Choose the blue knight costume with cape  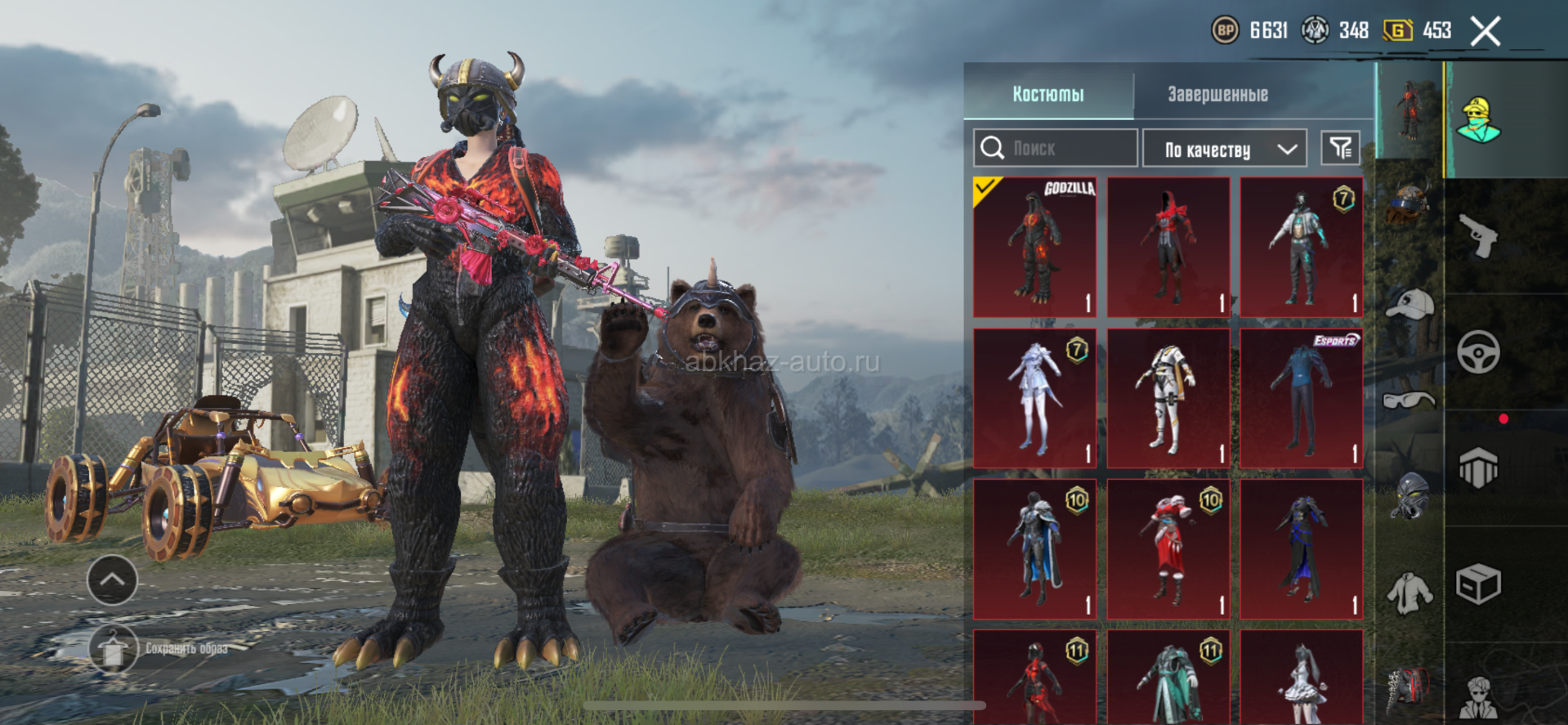point(1034,548)
